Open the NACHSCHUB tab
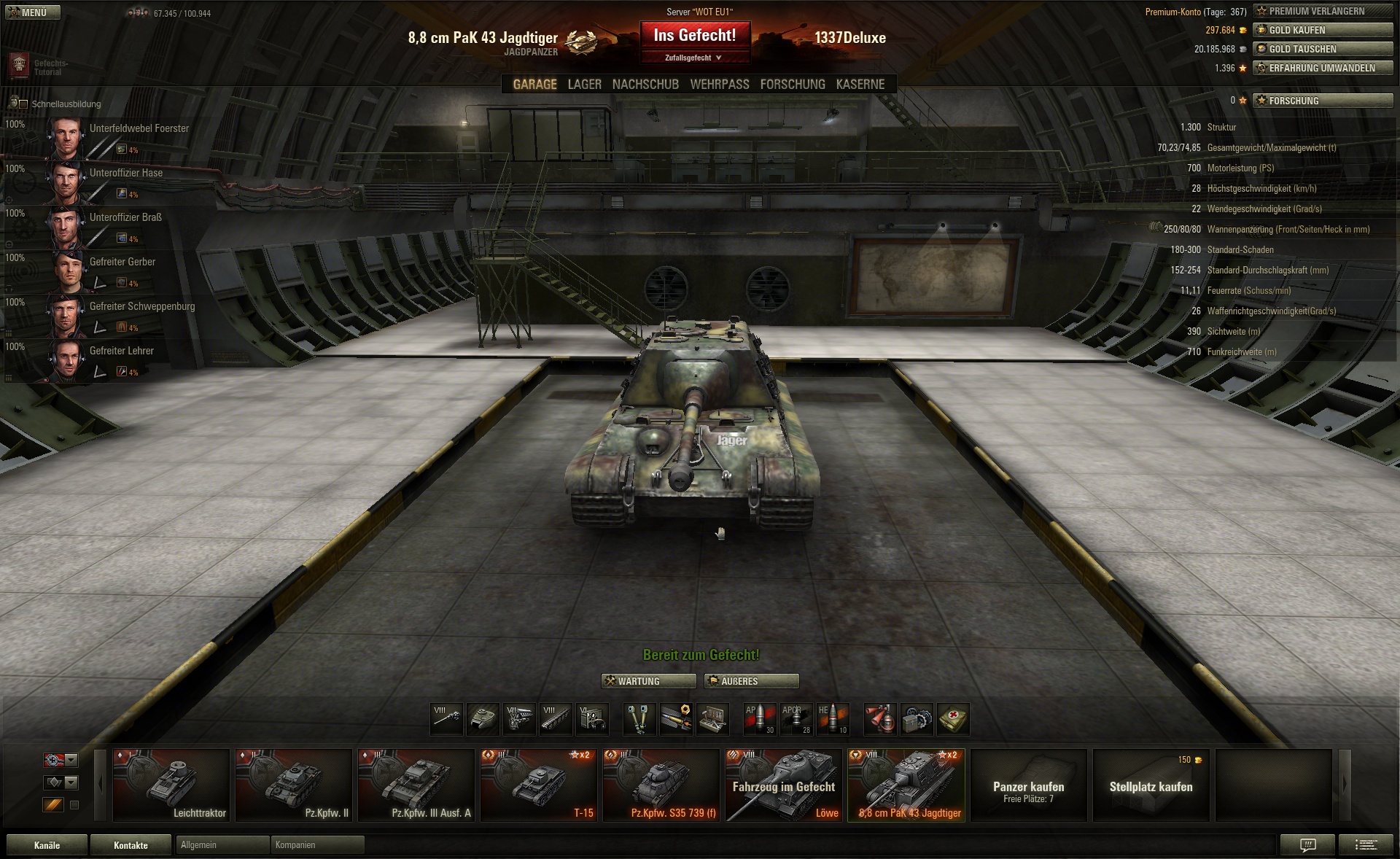The image size is (1400, 859). point(645,85)
